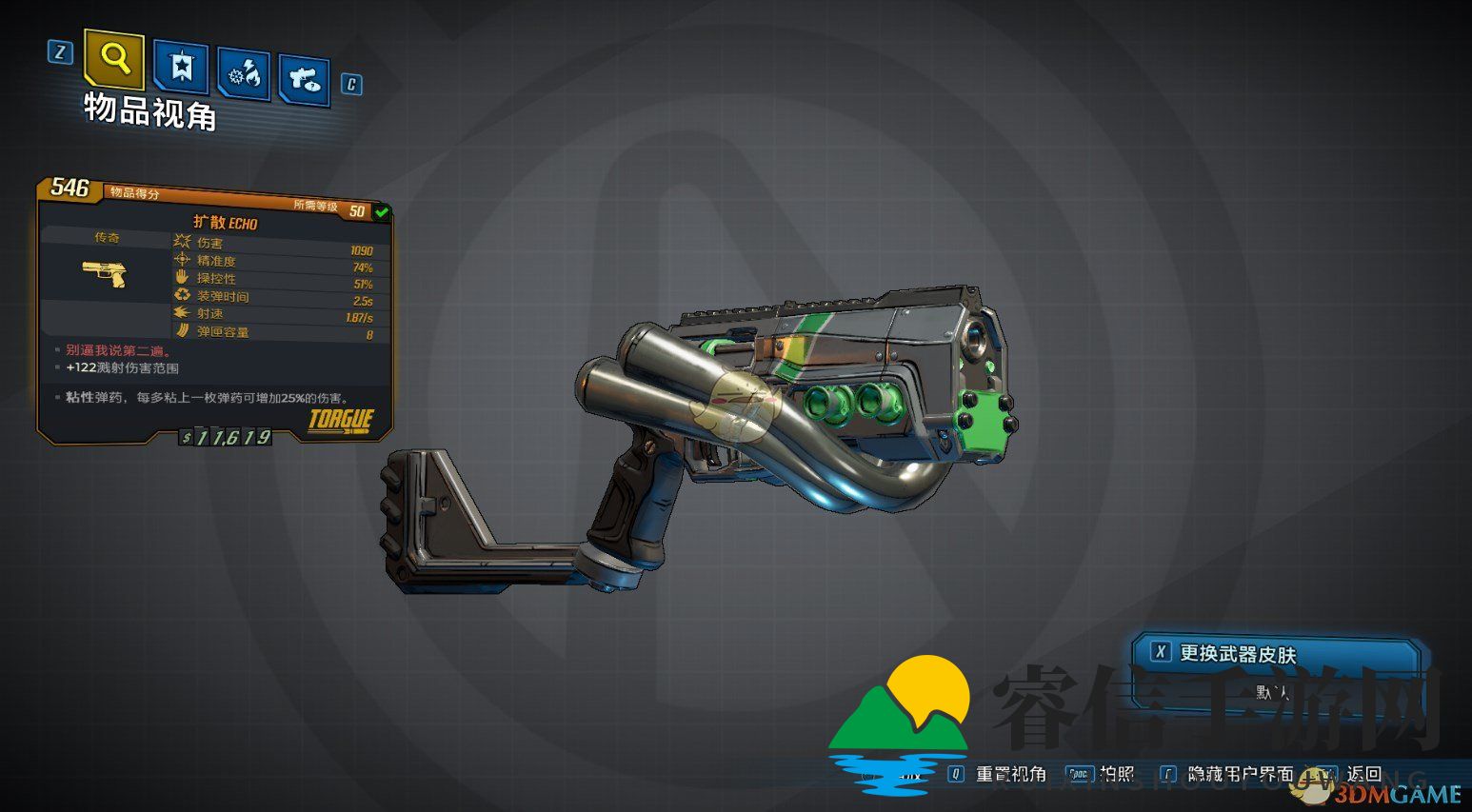Click the 拍照 take photo option
This screenshot has height=812, width=1472.
click(x=1116, y=774)
